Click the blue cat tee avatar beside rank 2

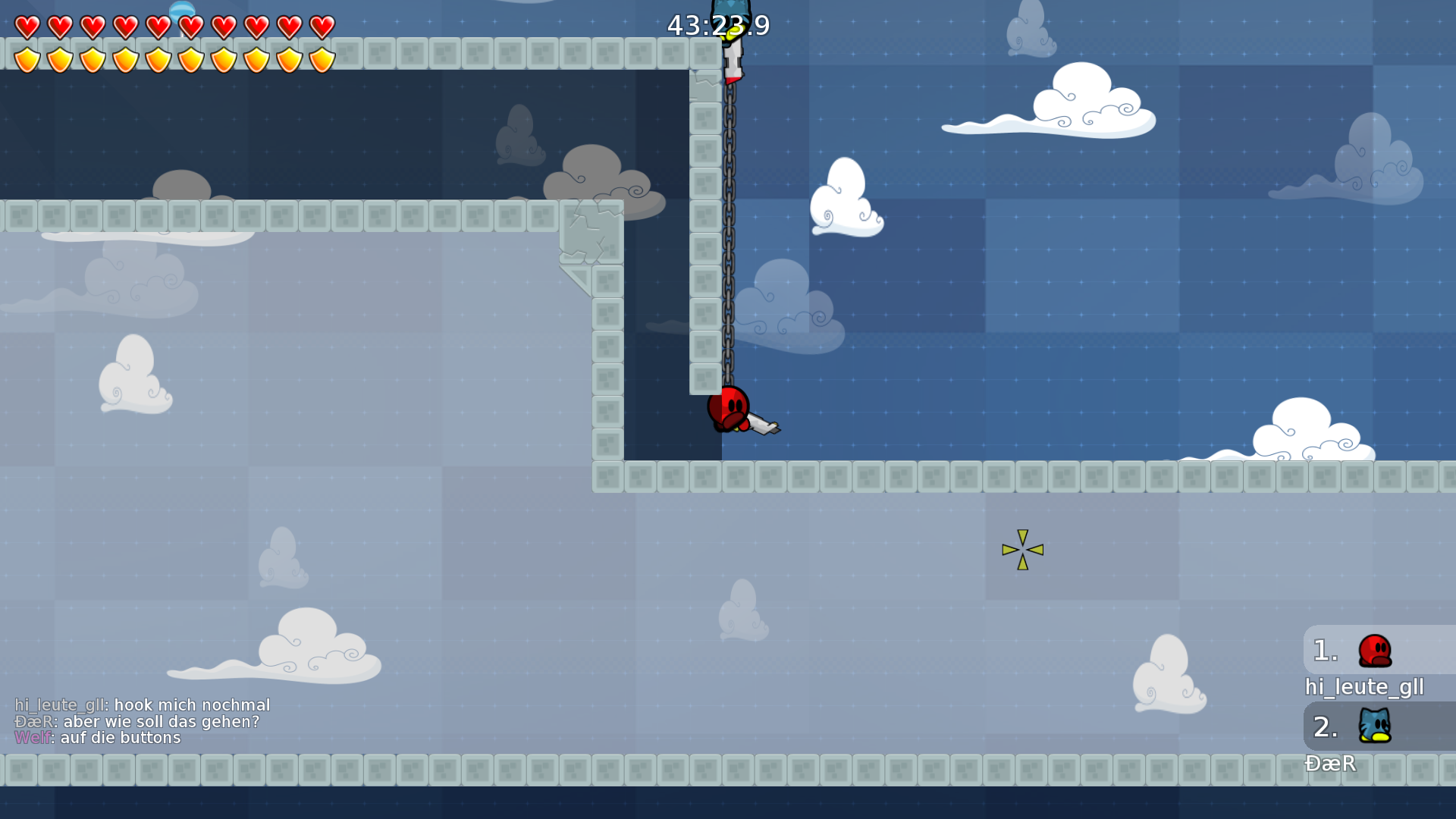1374,726
